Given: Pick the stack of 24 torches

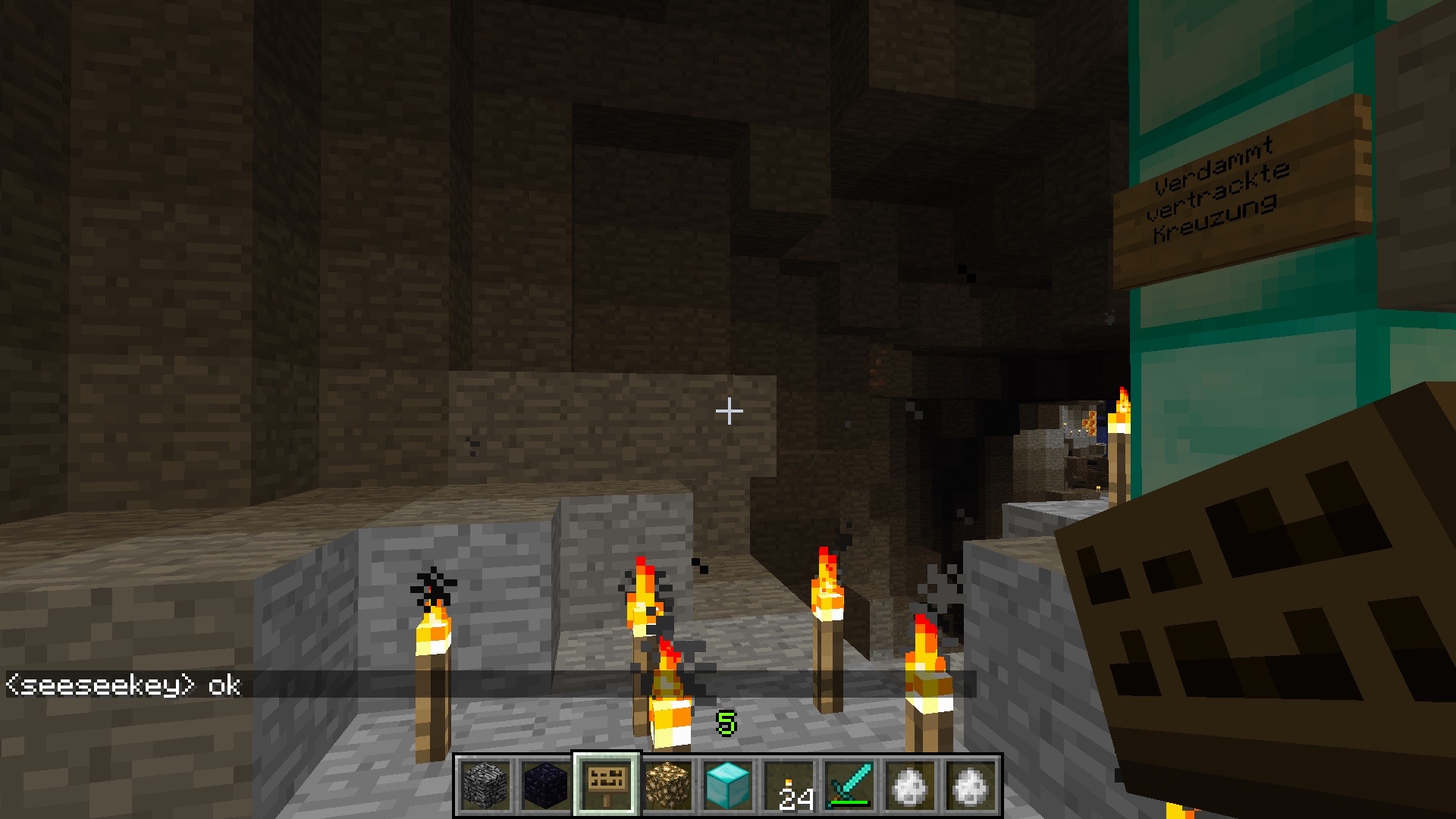Looking at the screenshot, I should point(789,786).
